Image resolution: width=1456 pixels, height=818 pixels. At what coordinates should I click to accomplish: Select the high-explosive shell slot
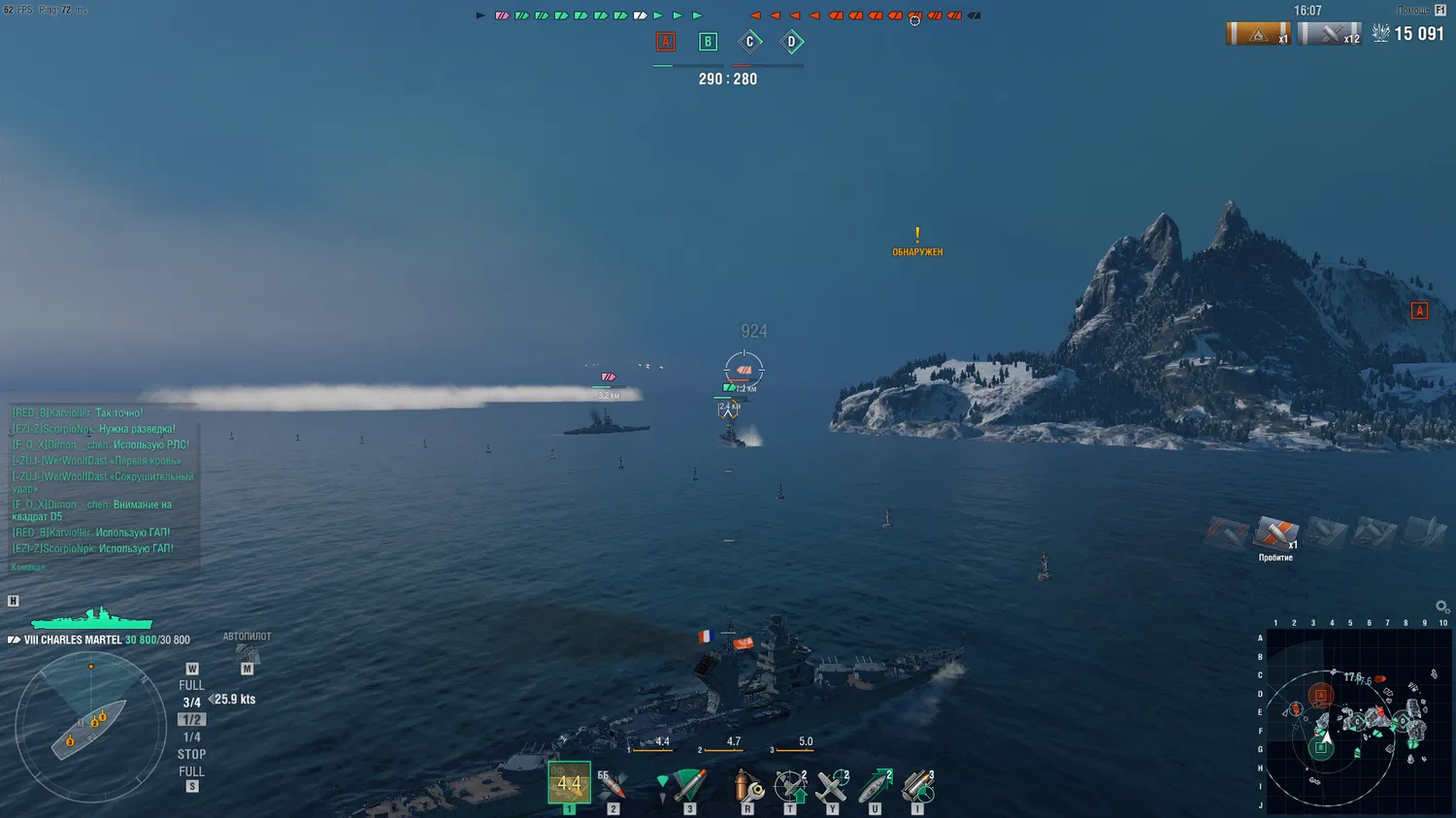click(x=569, y=783)
